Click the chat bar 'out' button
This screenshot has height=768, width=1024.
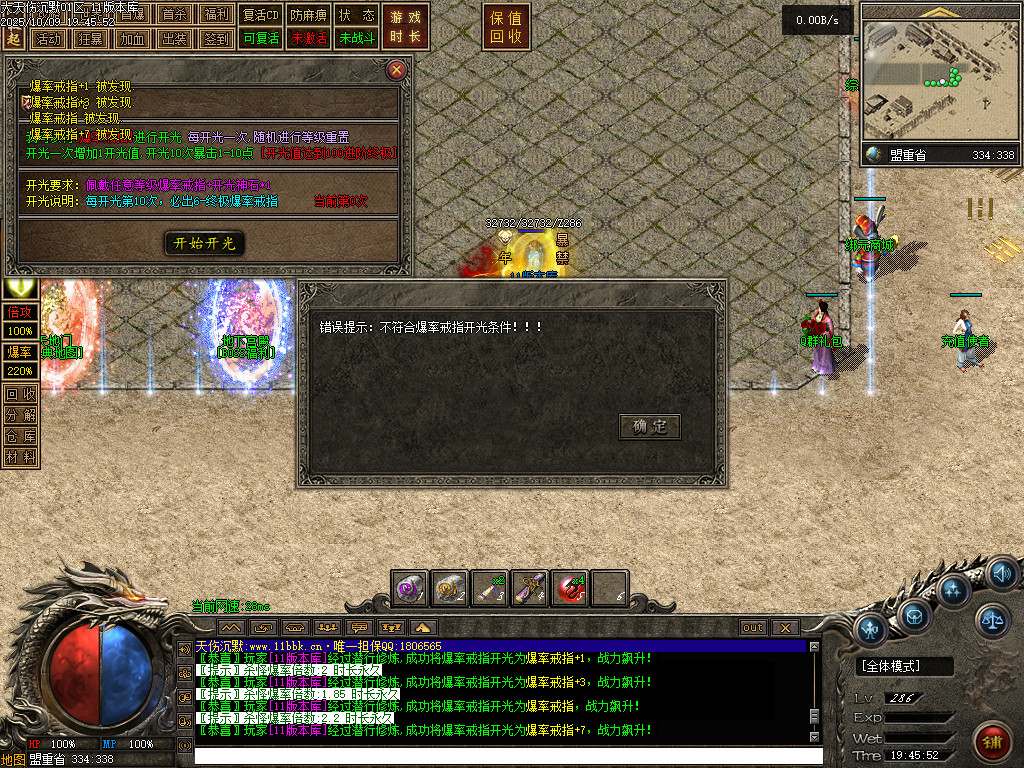[x=753, y=627]
